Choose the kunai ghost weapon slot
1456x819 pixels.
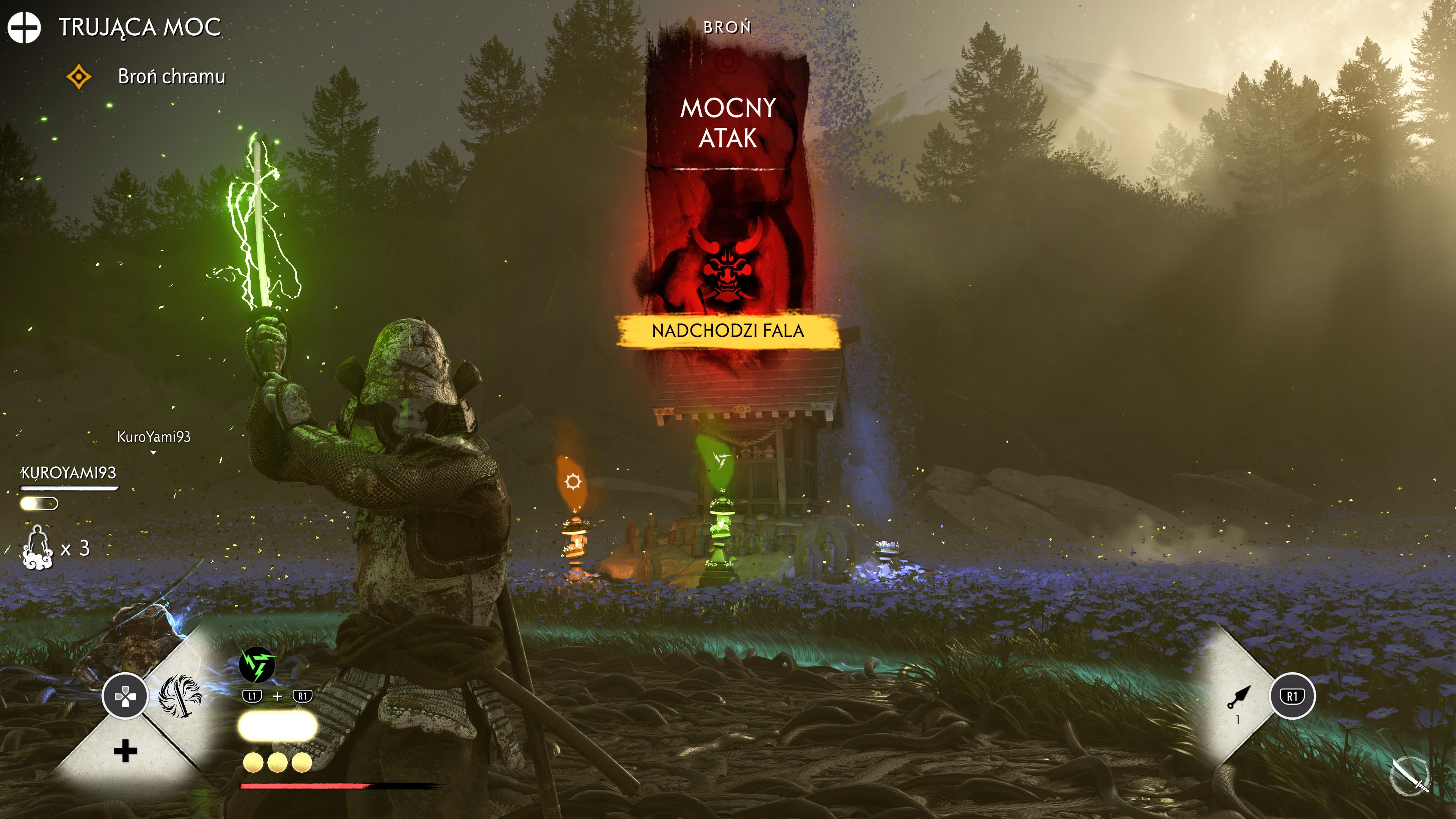[1239, 697]
